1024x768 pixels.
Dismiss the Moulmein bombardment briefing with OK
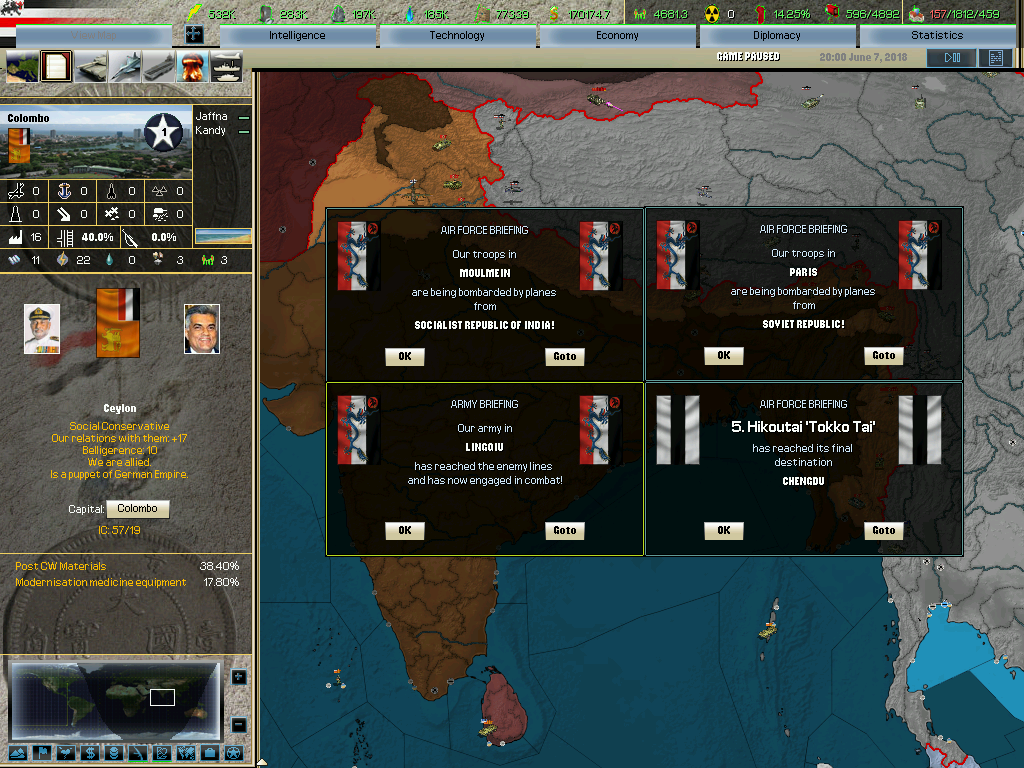(405, 357)
